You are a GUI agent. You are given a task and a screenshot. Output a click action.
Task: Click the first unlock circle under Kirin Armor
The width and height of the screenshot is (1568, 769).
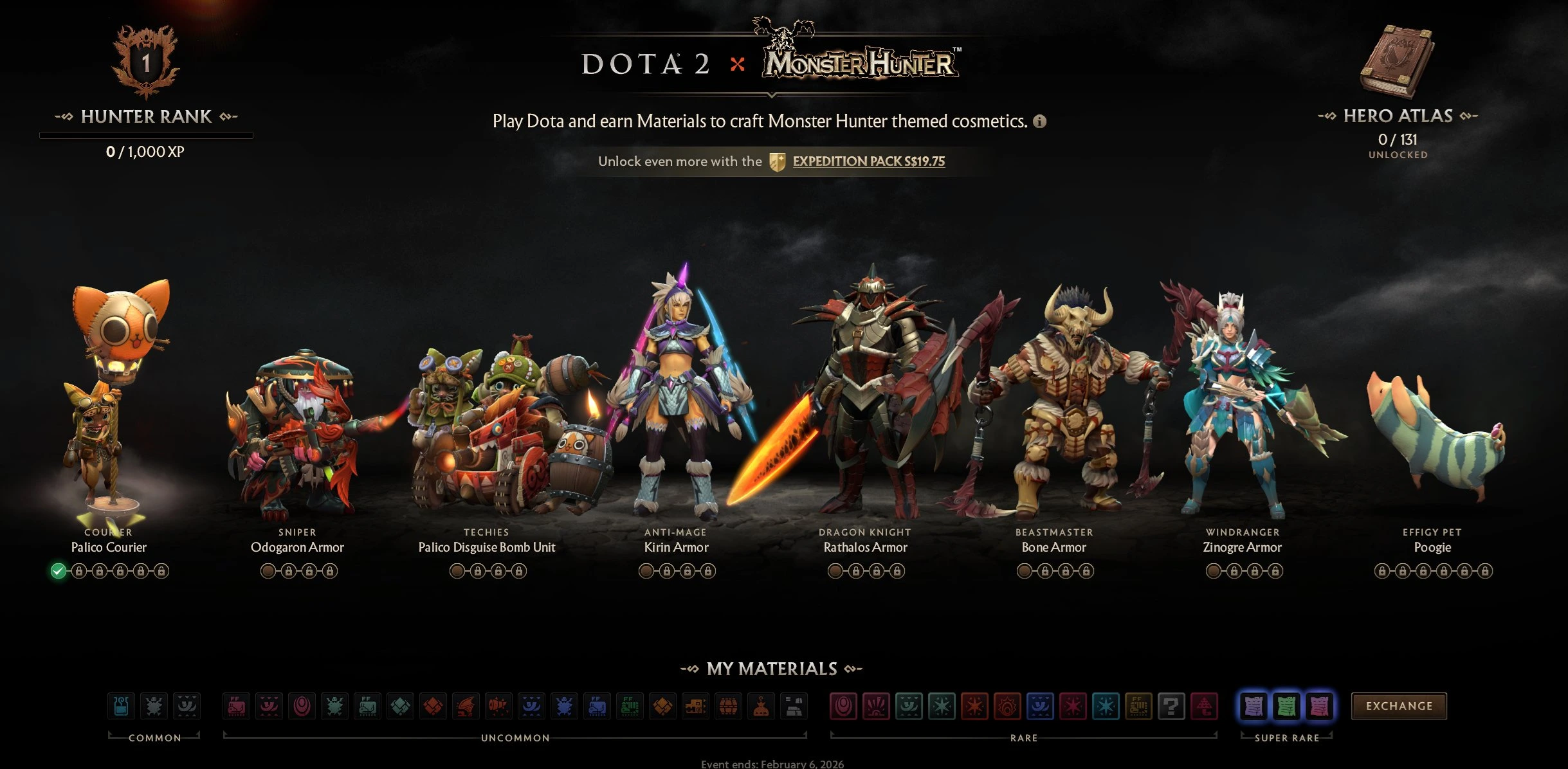pos(646,570)
